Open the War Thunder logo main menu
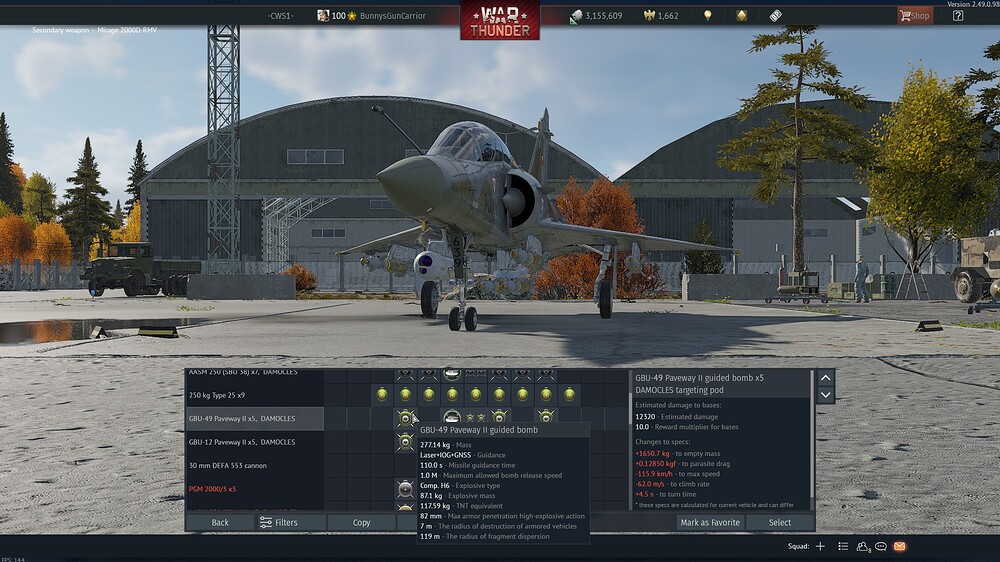1000x562 pixels. tap(499, 22)
